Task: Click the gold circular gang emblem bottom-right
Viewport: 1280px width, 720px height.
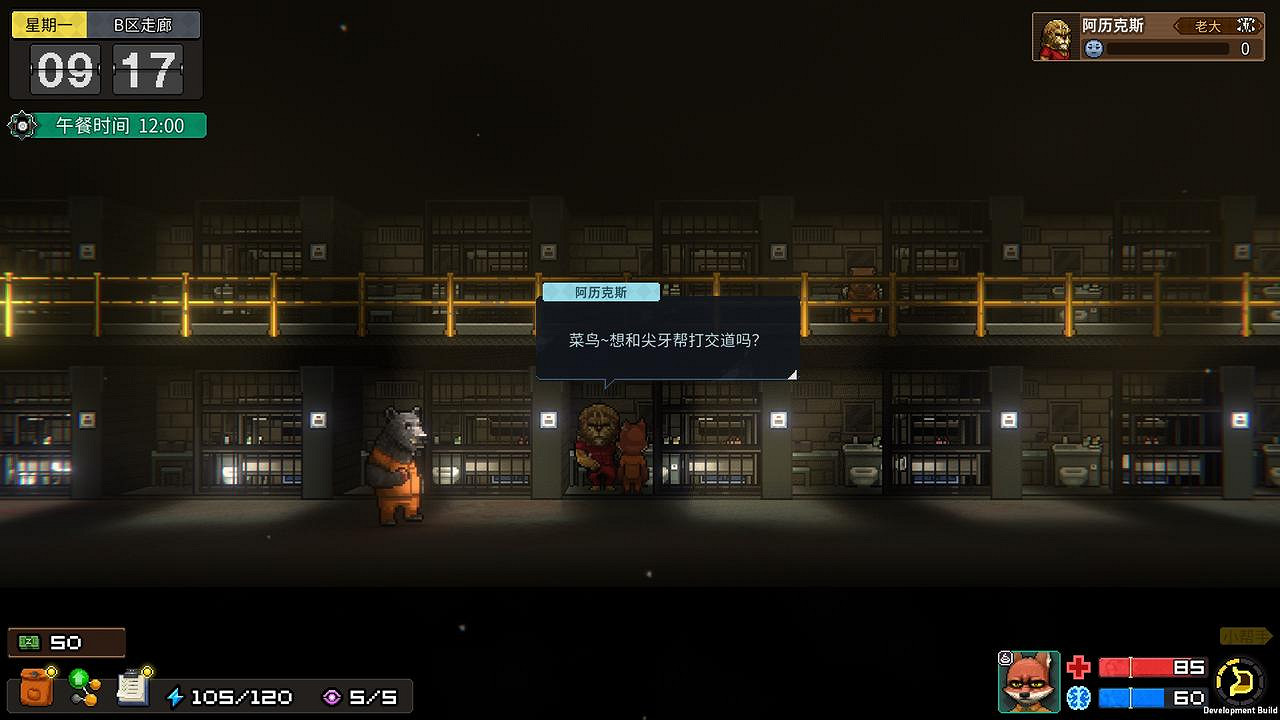Action: [1240, 679]
